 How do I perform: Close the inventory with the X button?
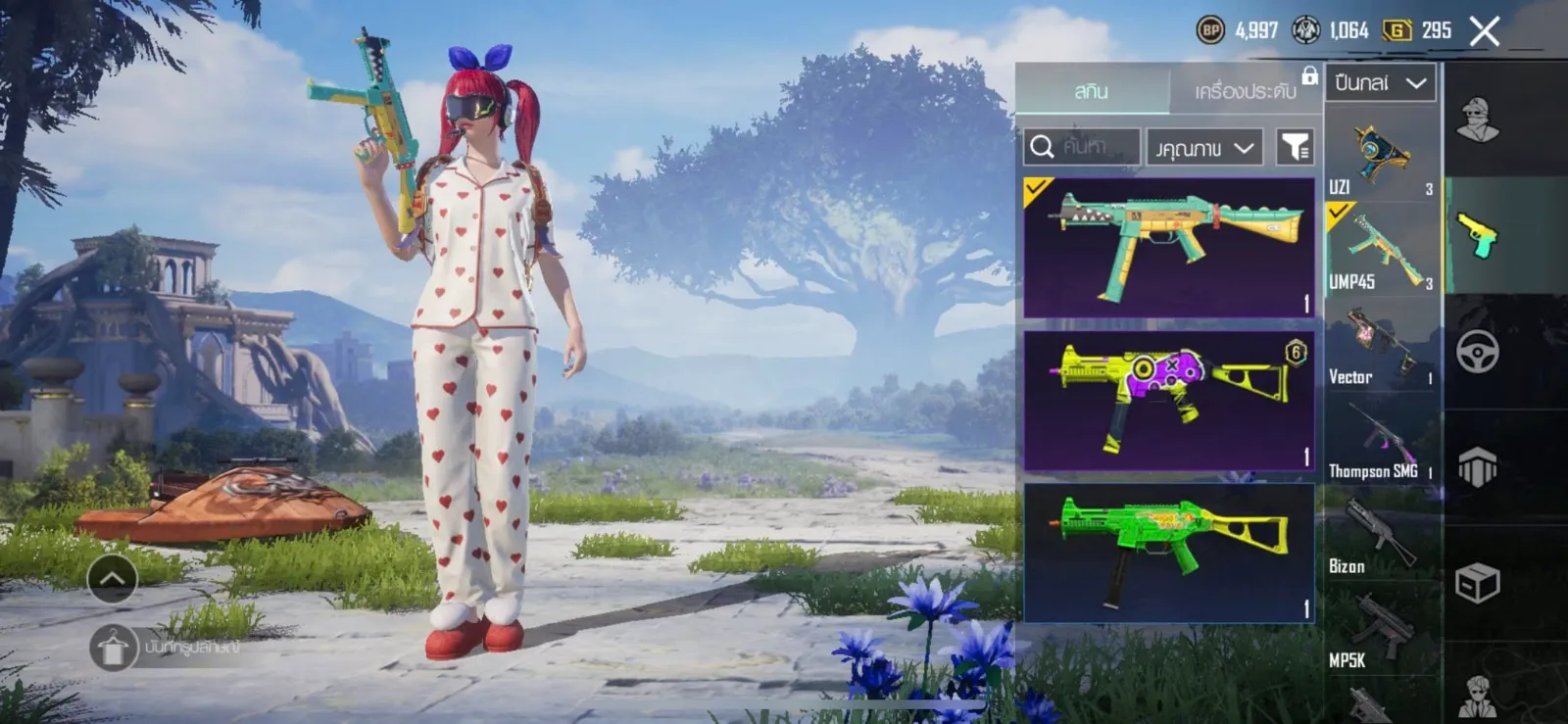point(1484,31)
